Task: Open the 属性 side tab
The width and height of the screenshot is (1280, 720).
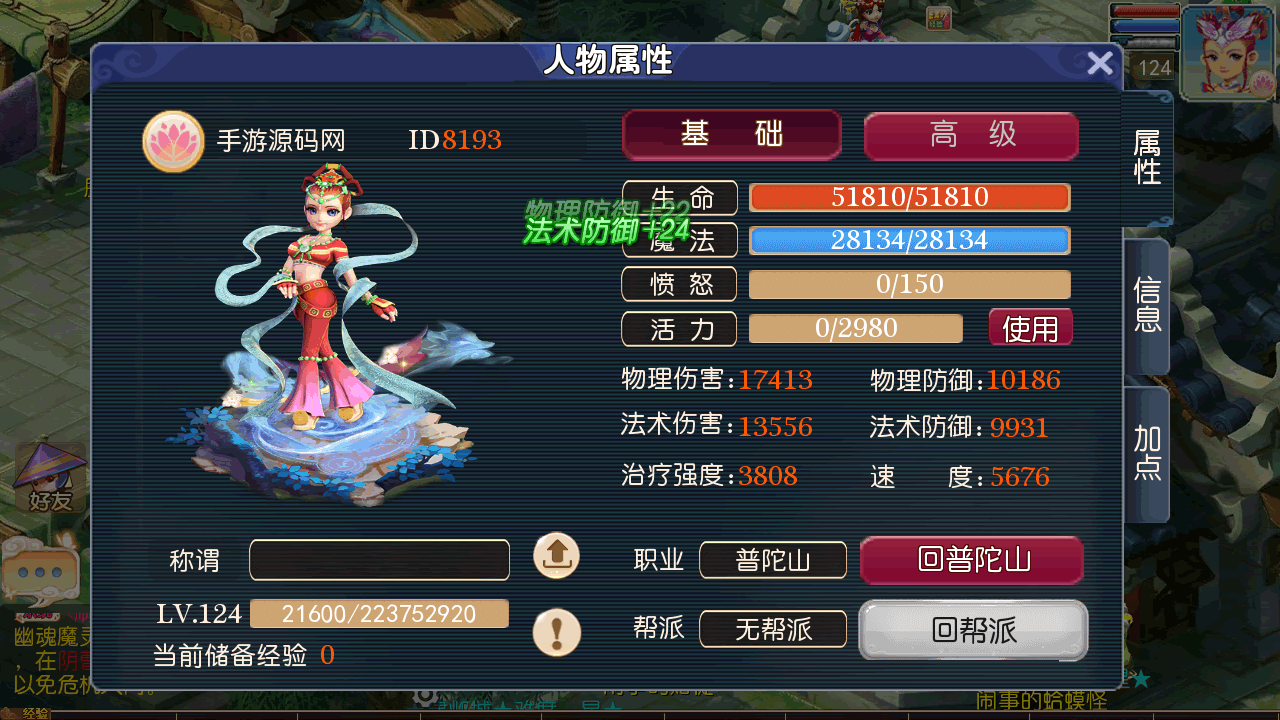Action: tap(1147, 158)
